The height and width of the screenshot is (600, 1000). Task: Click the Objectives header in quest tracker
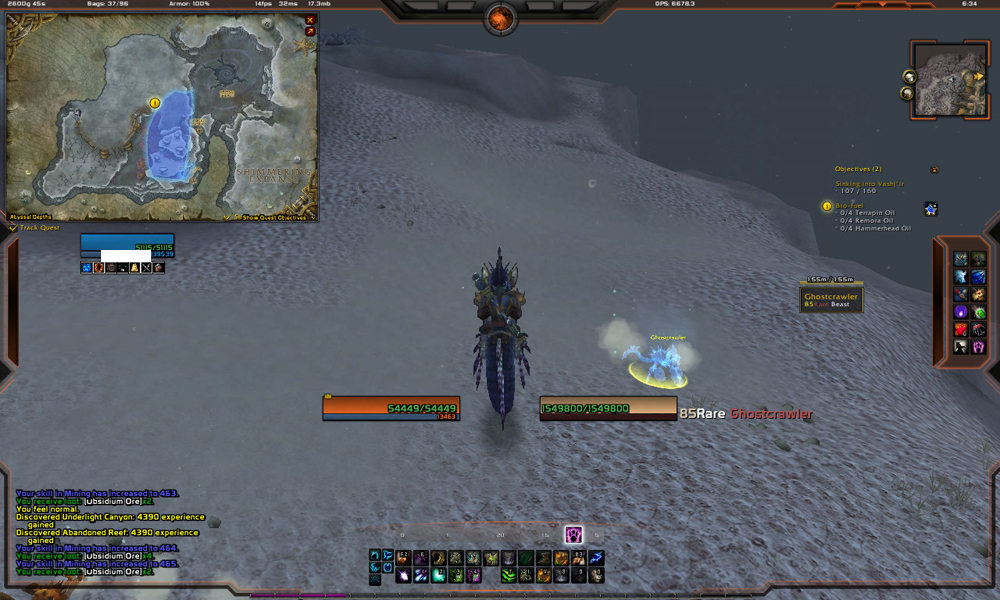click(858, 169)
